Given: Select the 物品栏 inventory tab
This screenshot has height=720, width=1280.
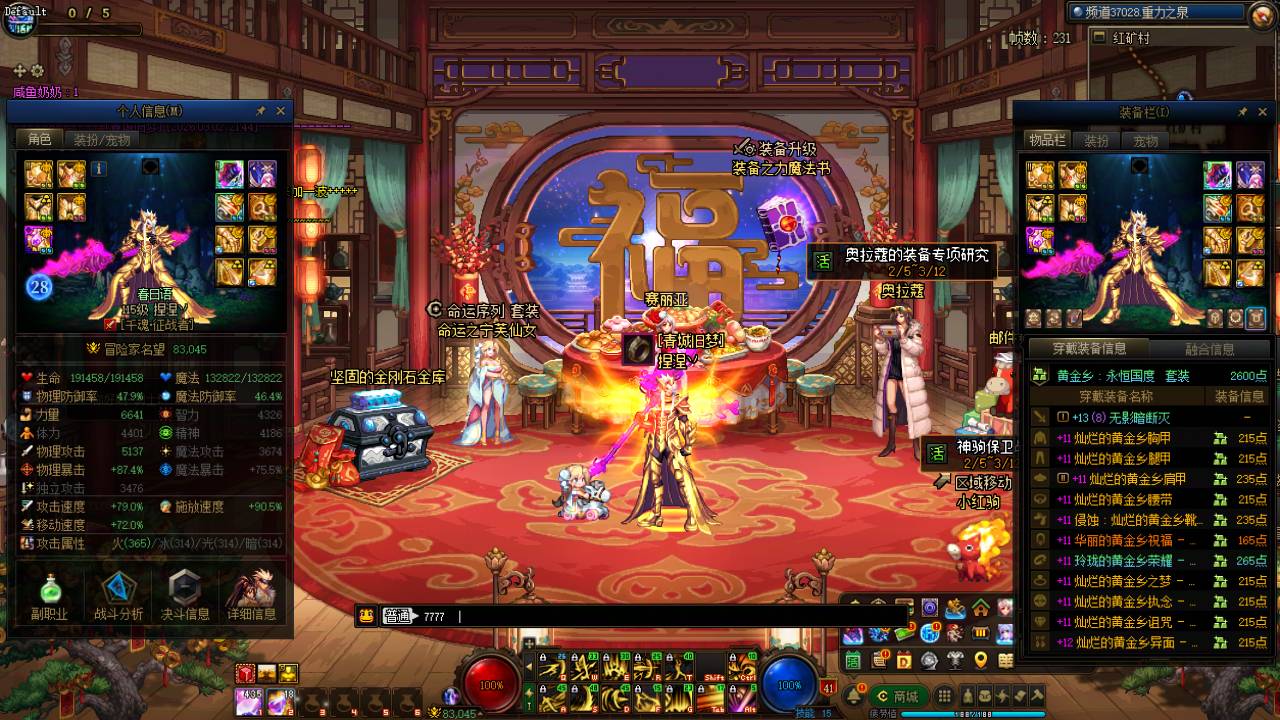Looking at the screenshot, I should coord(1047,141).
